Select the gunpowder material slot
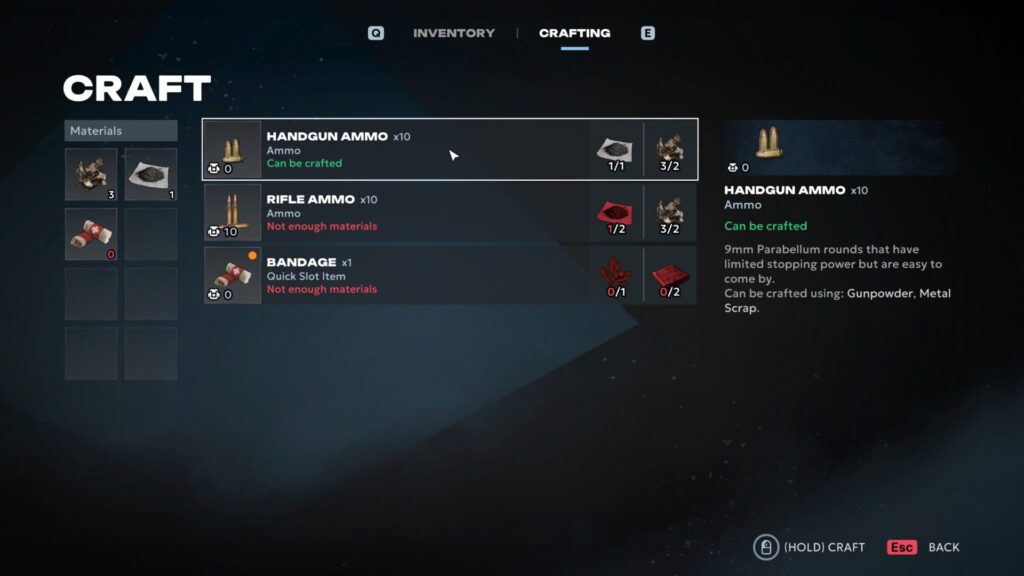This screenshot has width=1024, height=576. coord(151,174)
